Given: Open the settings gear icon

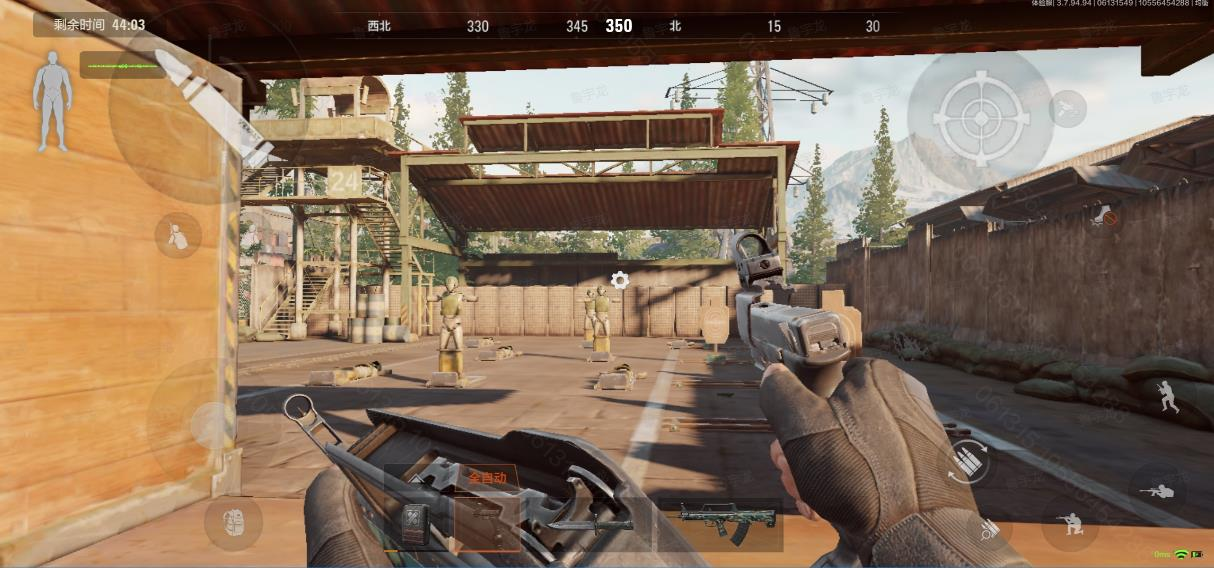Looking at the screenshot, I should 620,280.
